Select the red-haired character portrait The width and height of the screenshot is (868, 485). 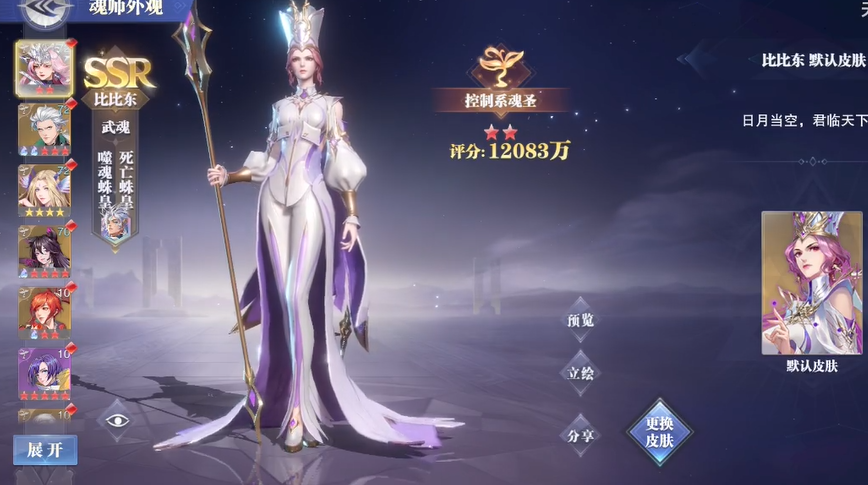pos(44,312)
